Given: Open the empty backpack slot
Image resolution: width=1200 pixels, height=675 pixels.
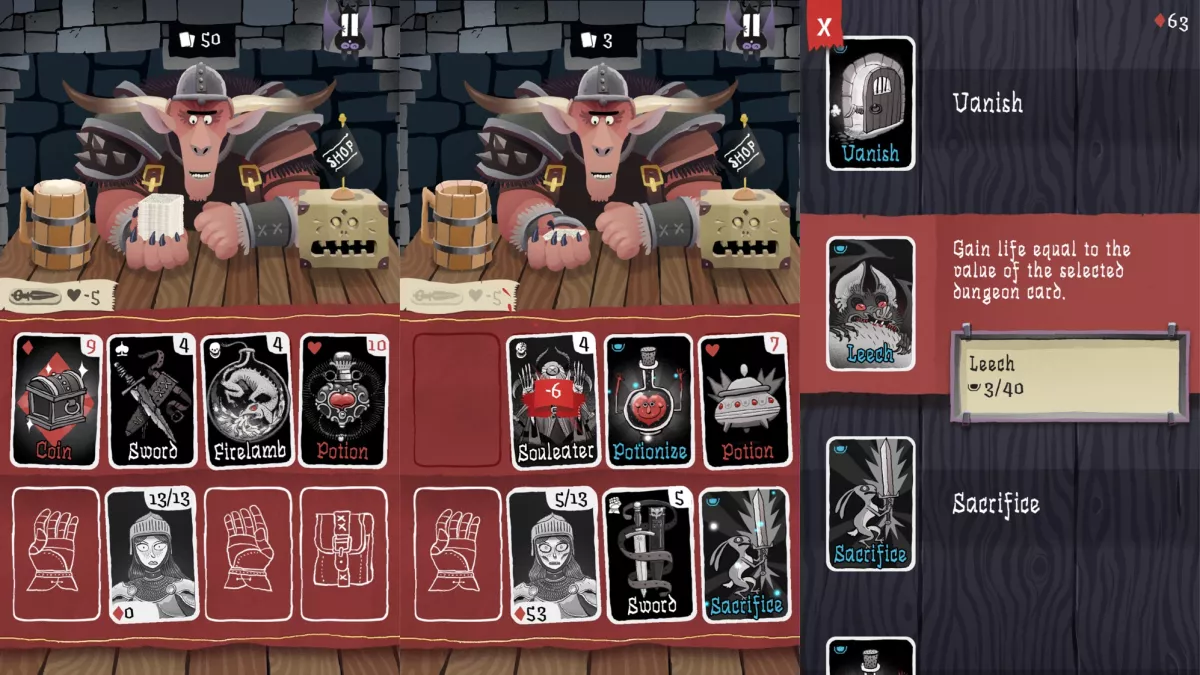Looking at the screenshot, I should click(343, 555).
